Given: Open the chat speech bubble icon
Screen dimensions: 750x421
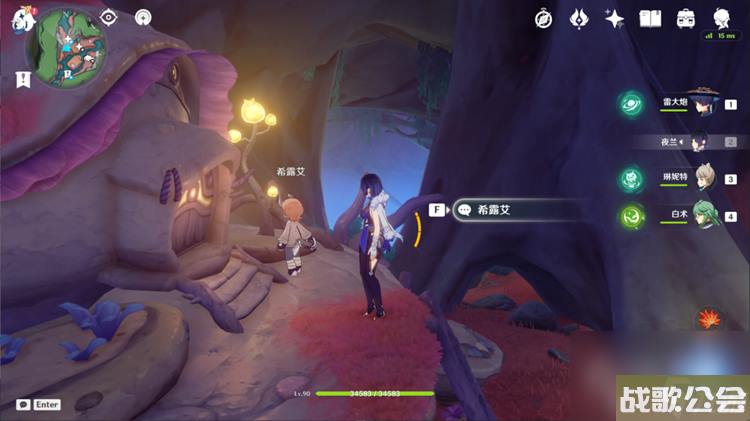Looking at the screenshot, I should point(23,404).
